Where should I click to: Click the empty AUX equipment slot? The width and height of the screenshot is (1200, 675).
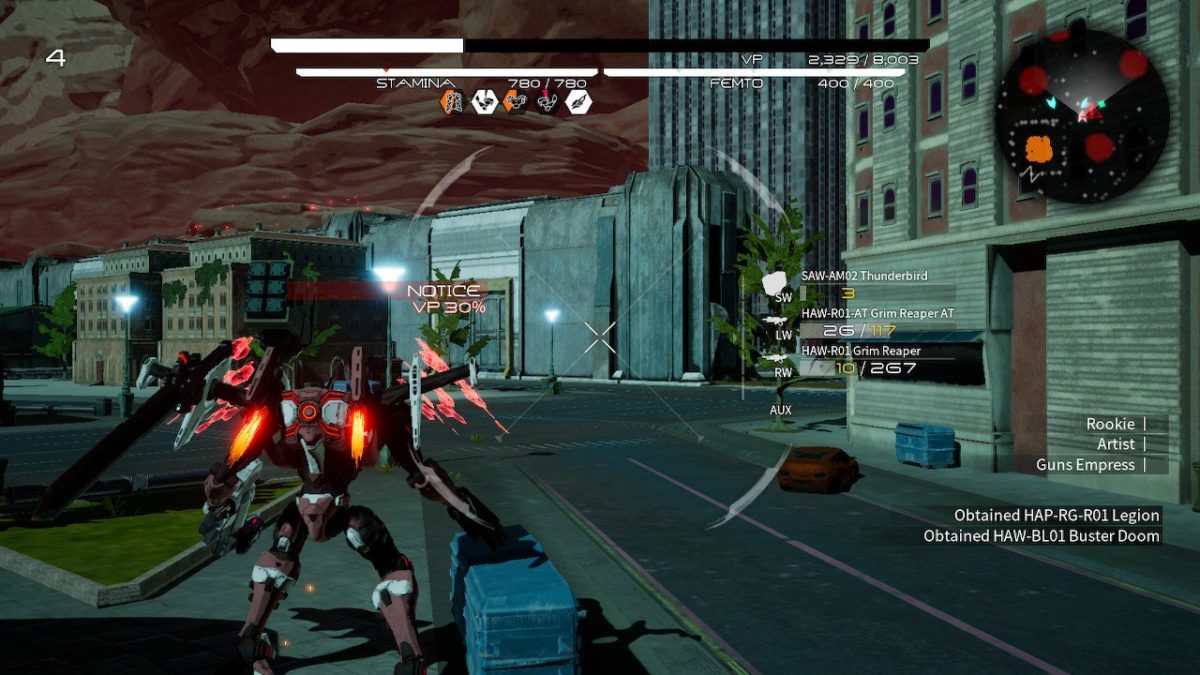(781, 410)
